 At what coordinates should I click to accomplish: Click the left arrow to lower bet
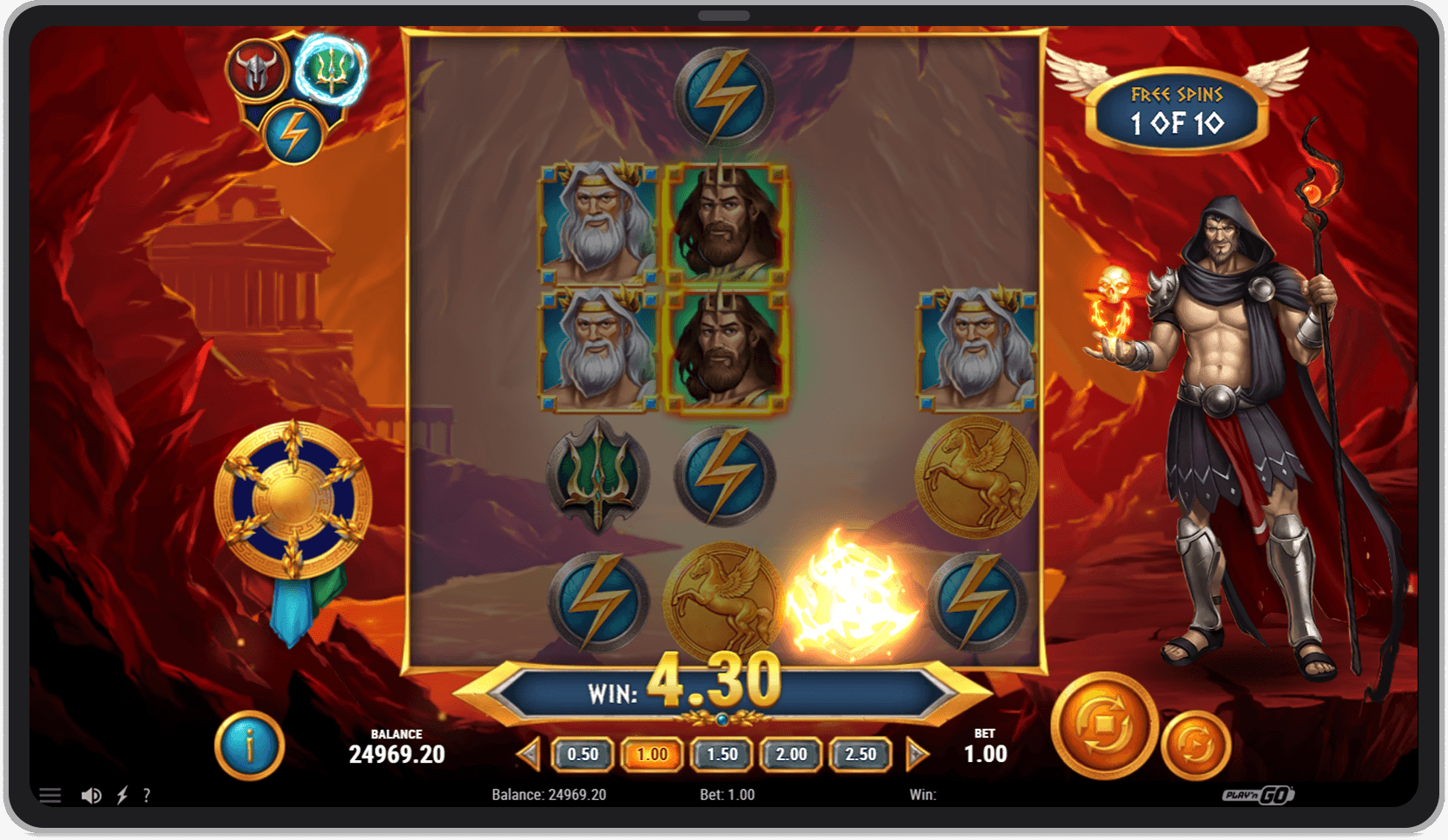pyautogui.click(x=529, y=754)
